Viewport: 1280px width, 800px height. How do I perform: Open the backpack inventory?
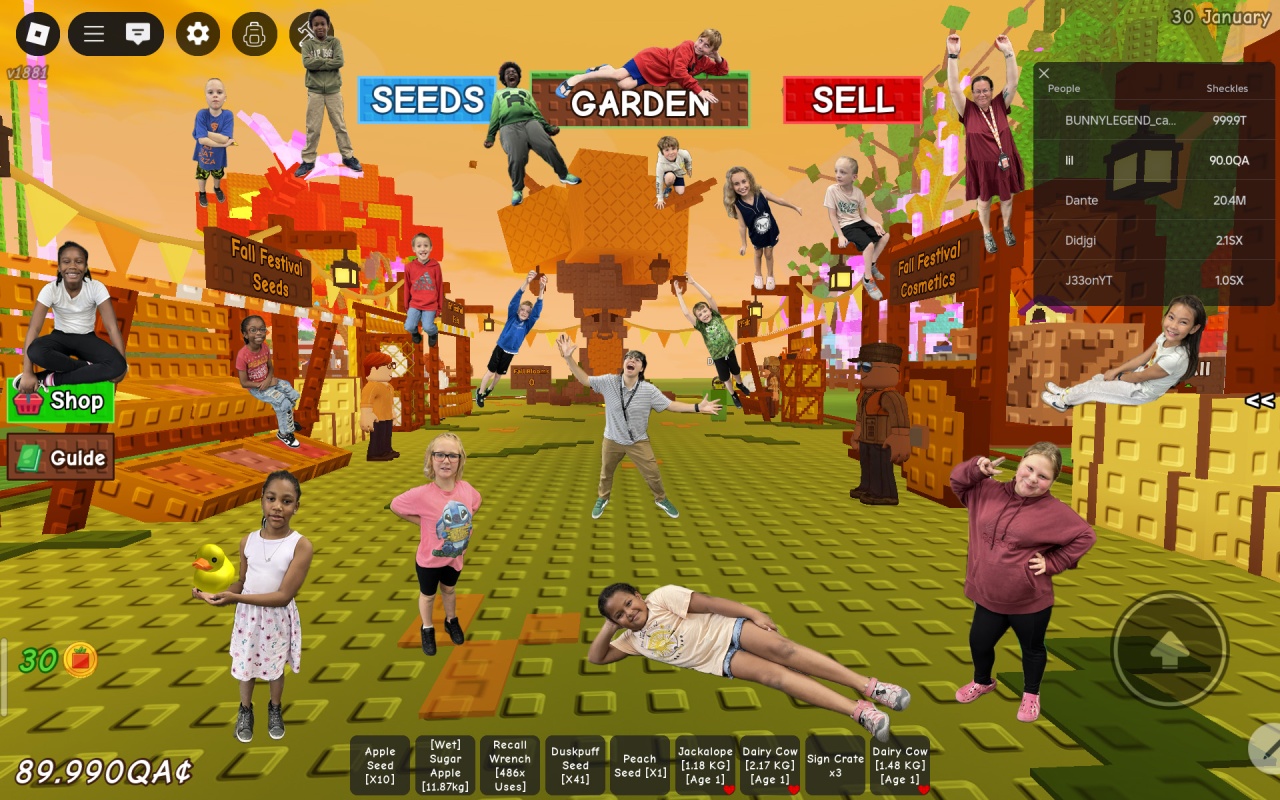point(254,34)
